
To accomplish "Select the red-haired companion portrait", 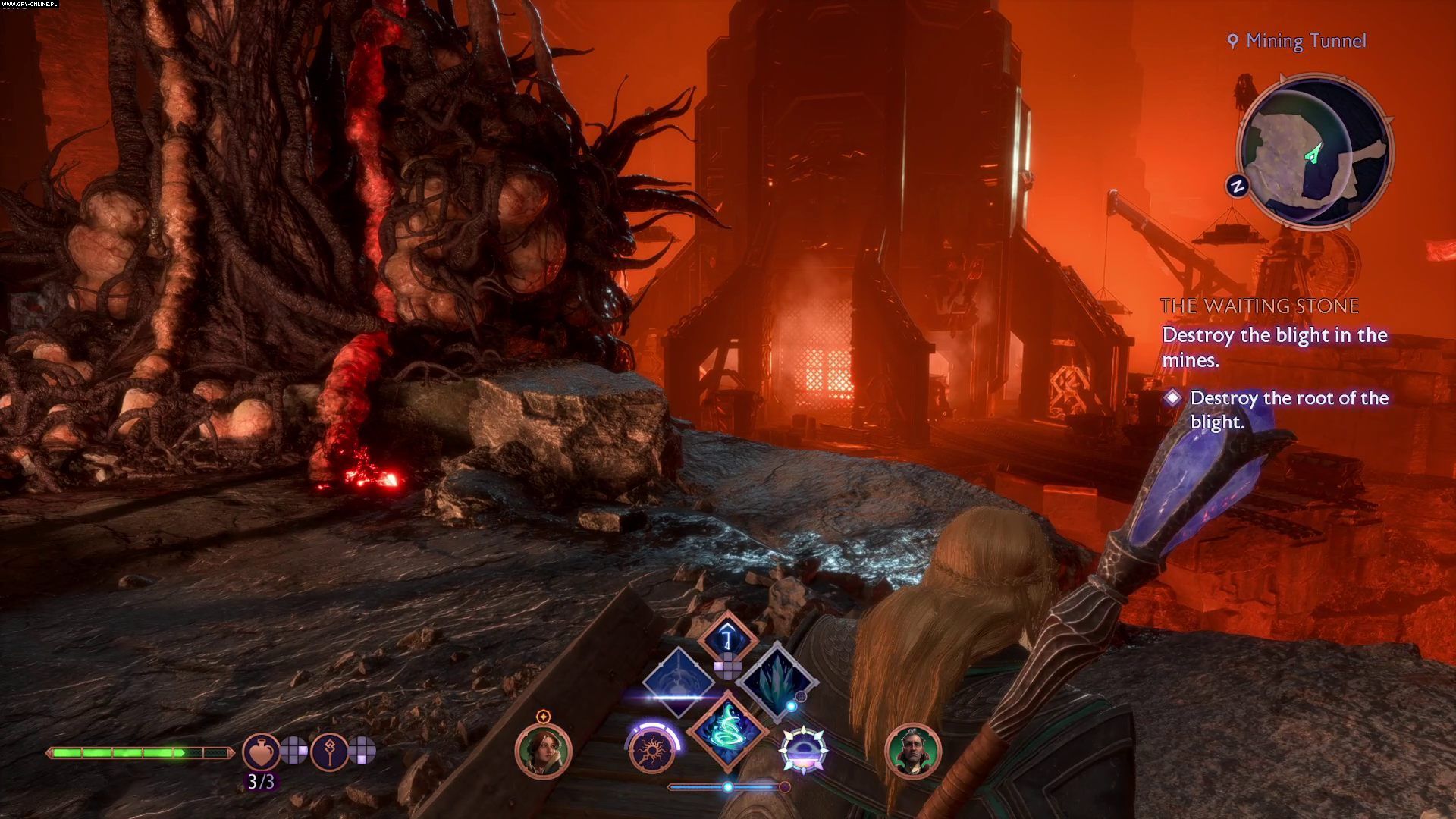I will (x=543, y=751).
